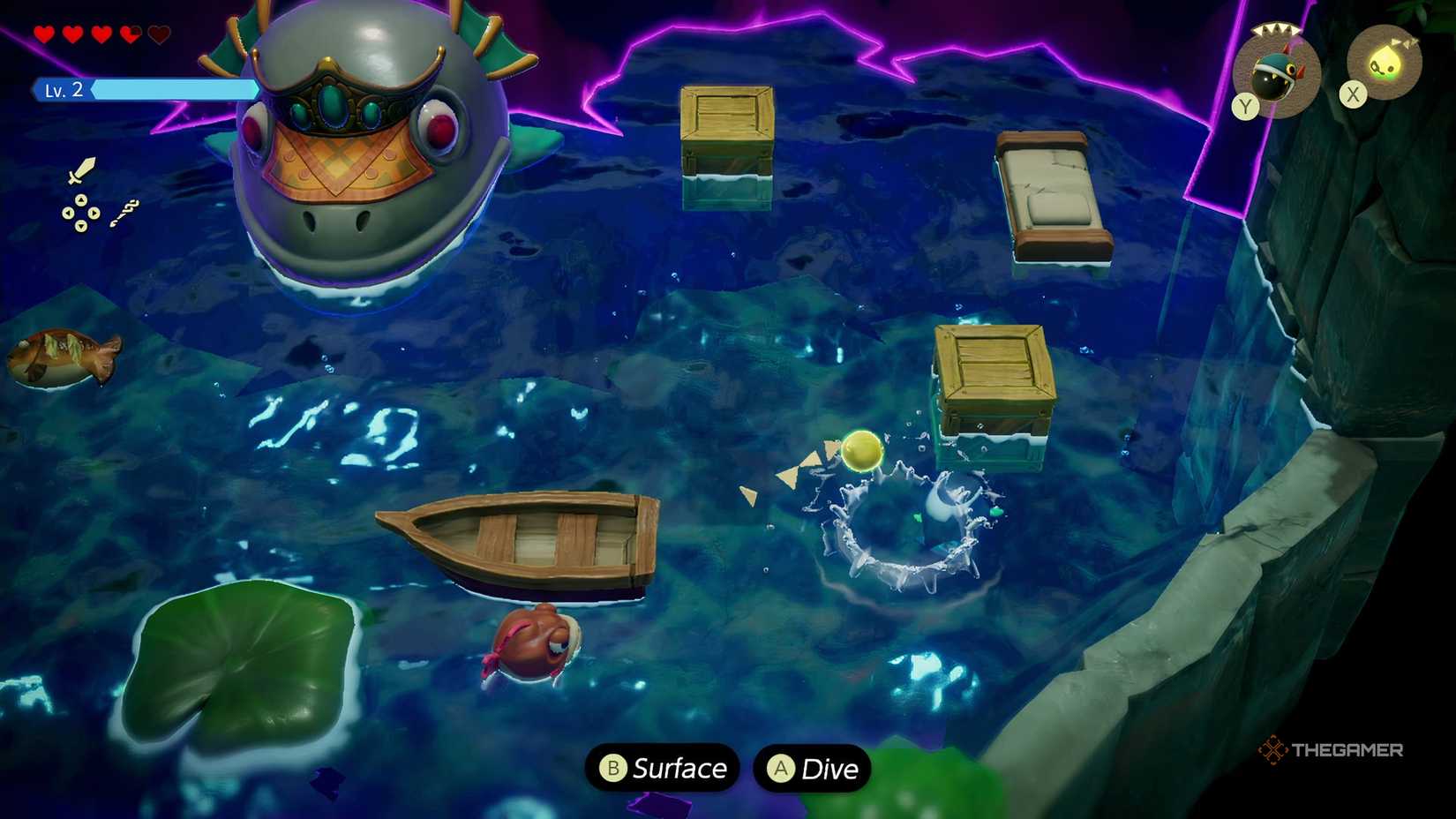Click the arrow markers beside the droplet companion
This screenshot has width=1456, height=819.
(x=1404, y=42)
